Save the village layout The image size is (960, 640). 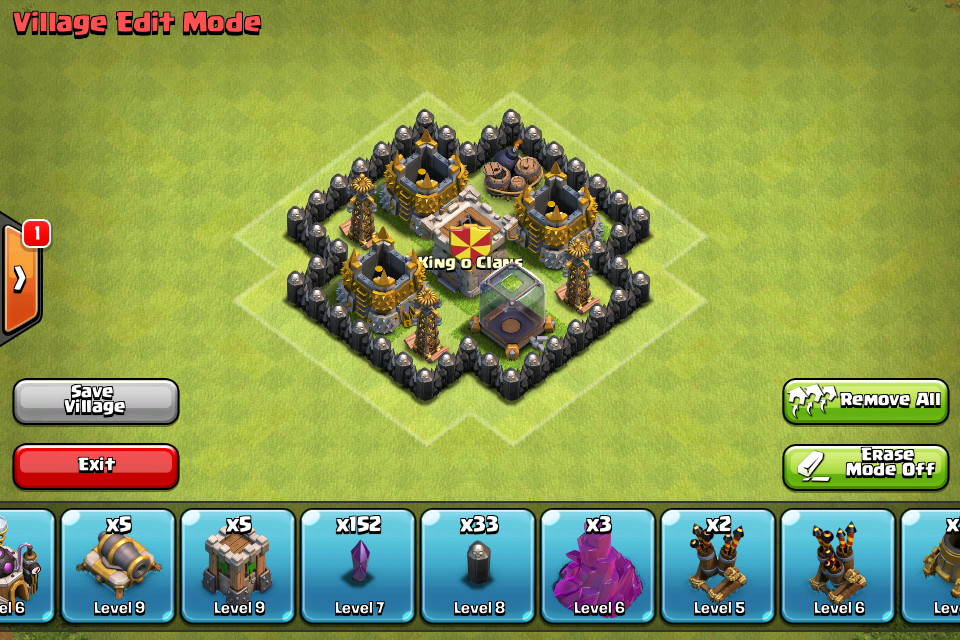click(x=96, y=401)
